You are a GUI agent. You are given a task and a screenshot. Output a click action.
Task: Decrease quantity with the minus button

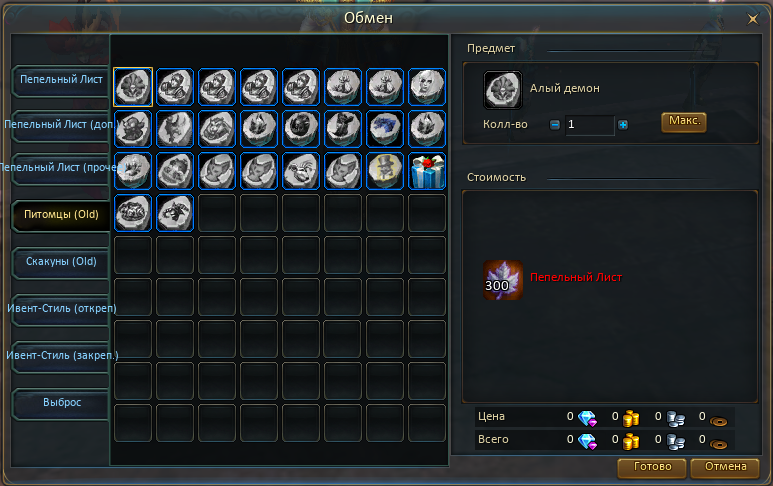tap(555, 125)
